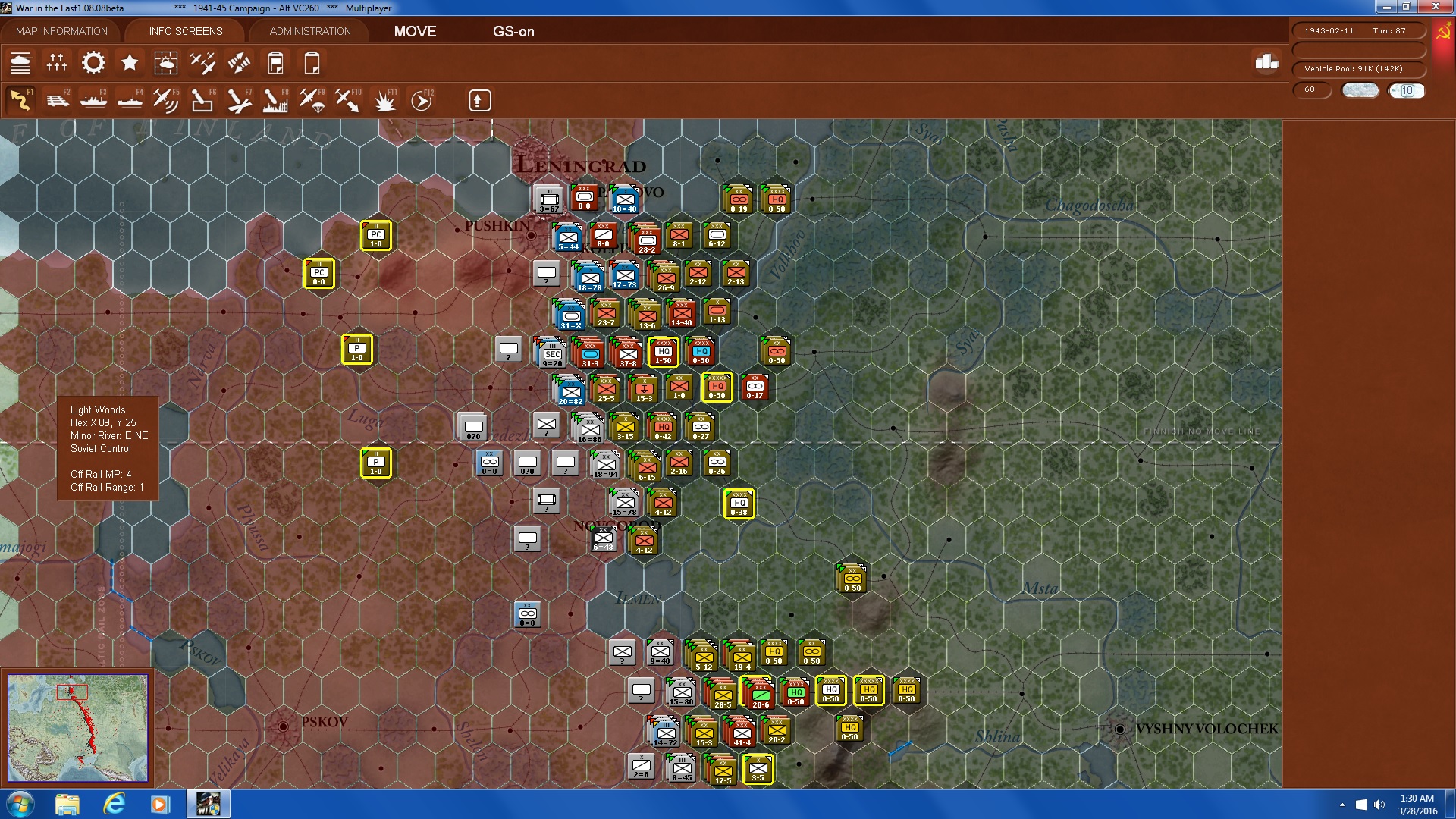Open the weather map overlay icon
This screenshot has width=1456, height=819.
point(166,63)
